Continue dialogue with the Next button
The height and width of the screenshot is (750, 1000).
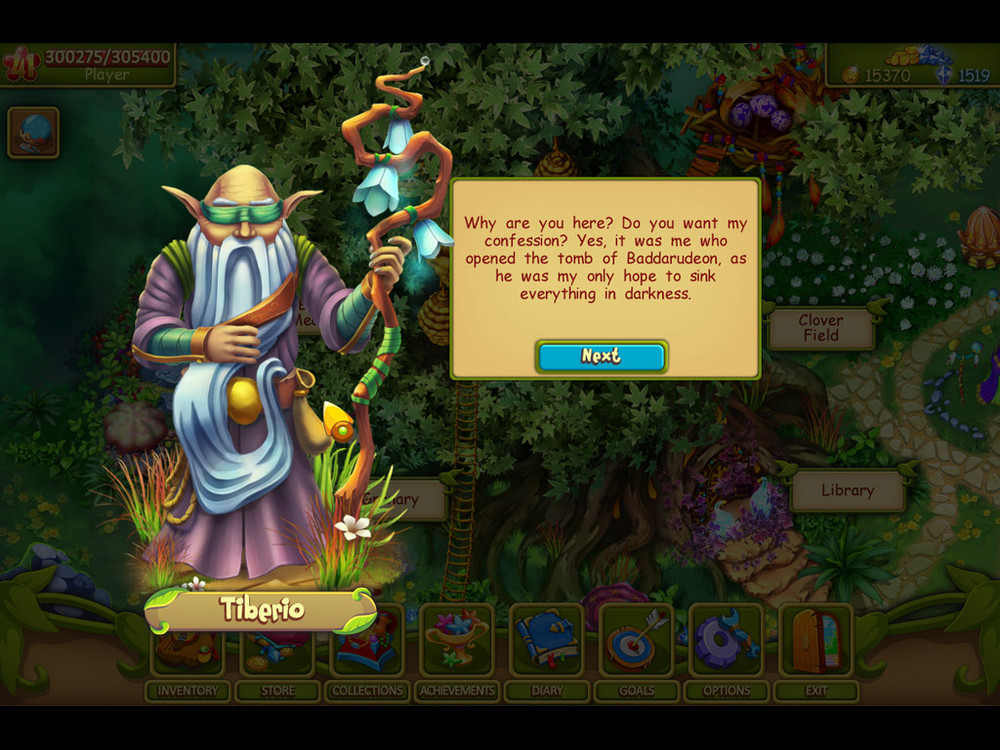click(x=601, y=356)
